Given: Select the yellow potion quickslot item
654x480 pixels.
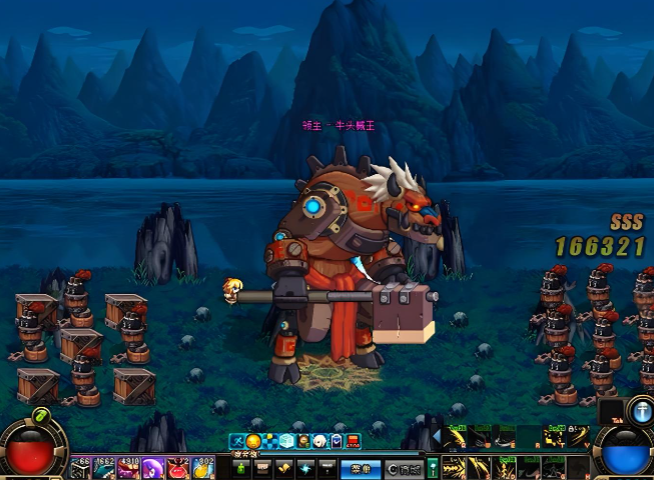Looking at the screenshot, I should pos(203,468).
